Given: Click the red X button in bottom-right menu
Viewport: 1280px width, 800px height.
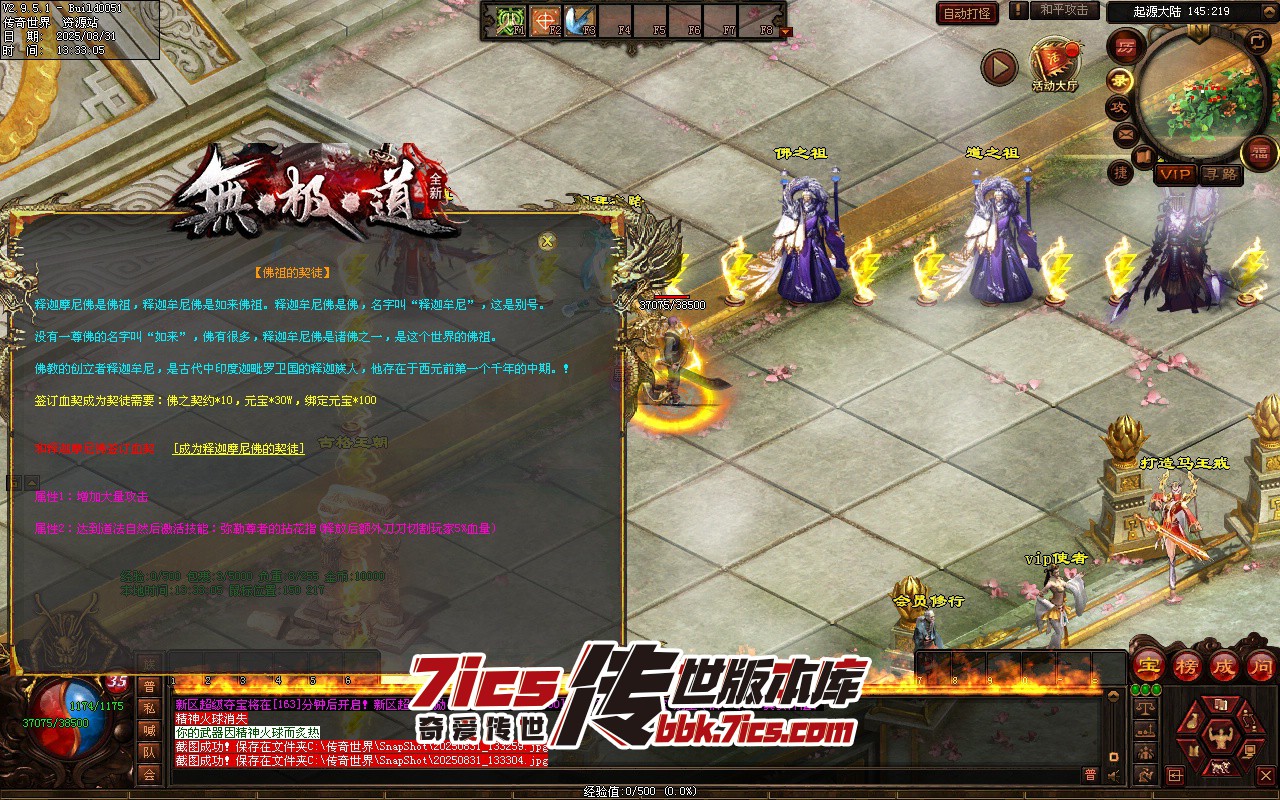Looking at the screenshot, I should tap(1265, 775).
